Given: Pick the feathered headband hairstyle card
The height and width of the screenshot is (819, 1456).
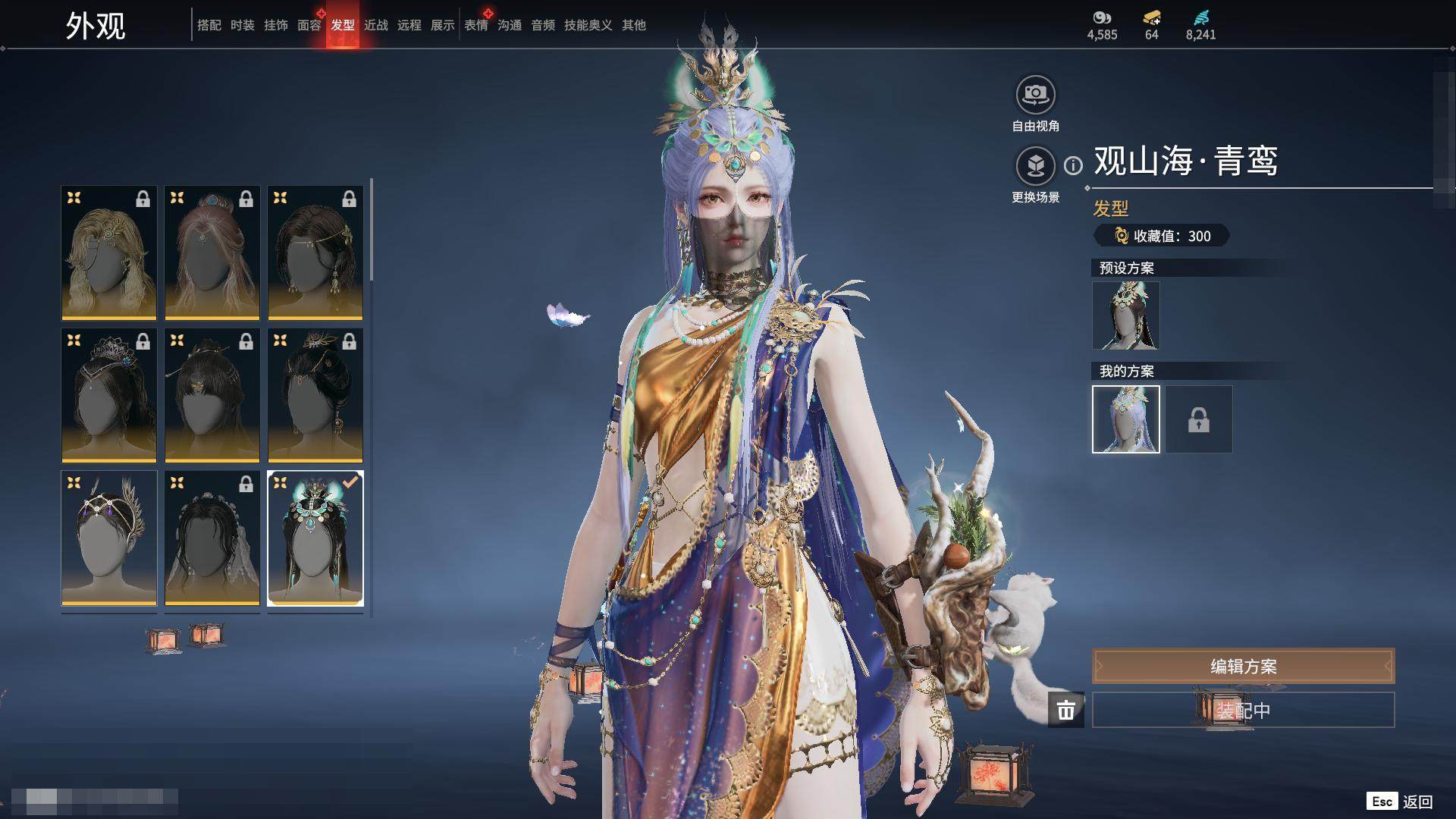Looking at the screenshot, I should tap(109, 538).
